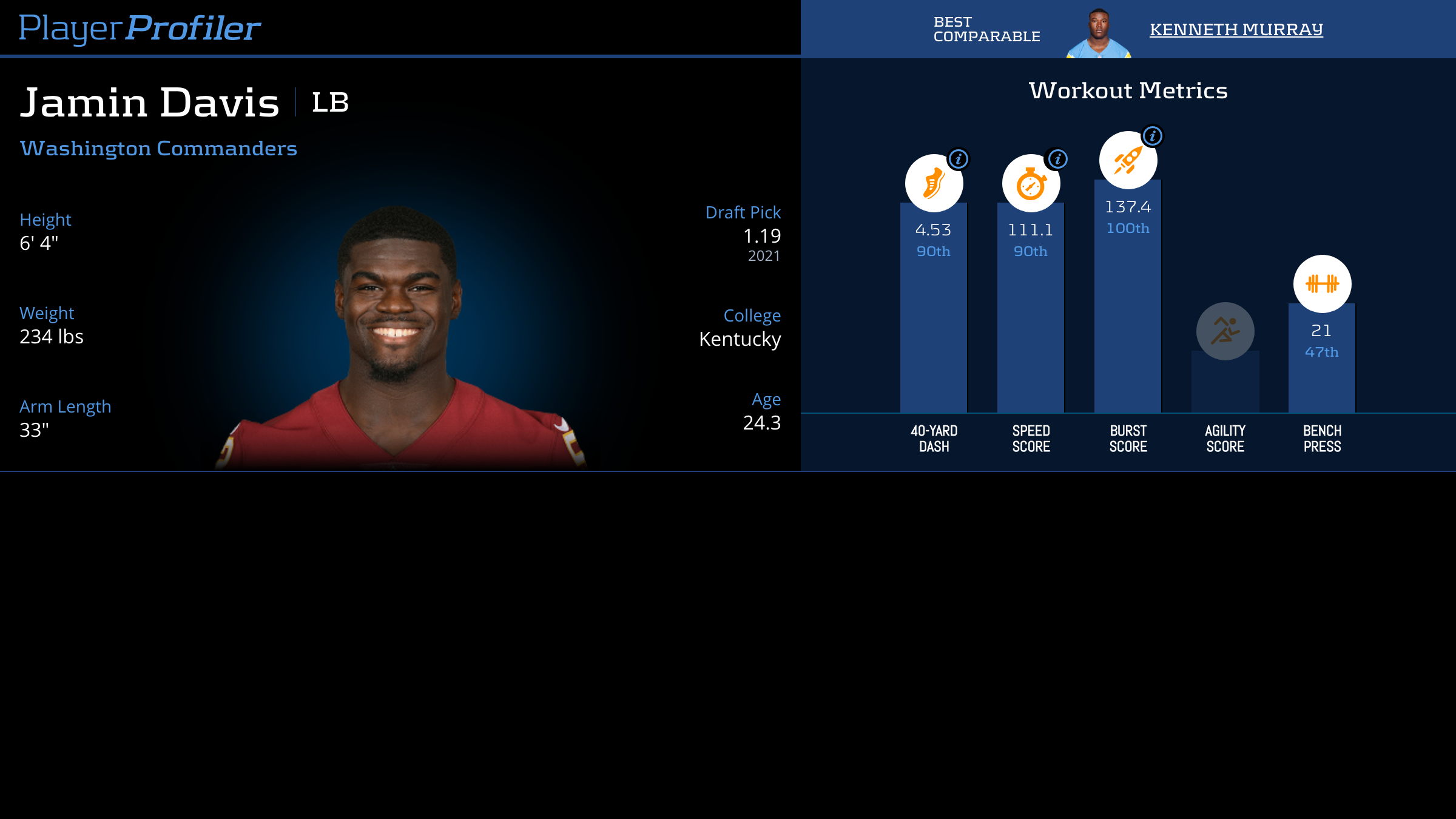
Task: Click the greyed Agility Score runner icon
Action: [1225, 331]
